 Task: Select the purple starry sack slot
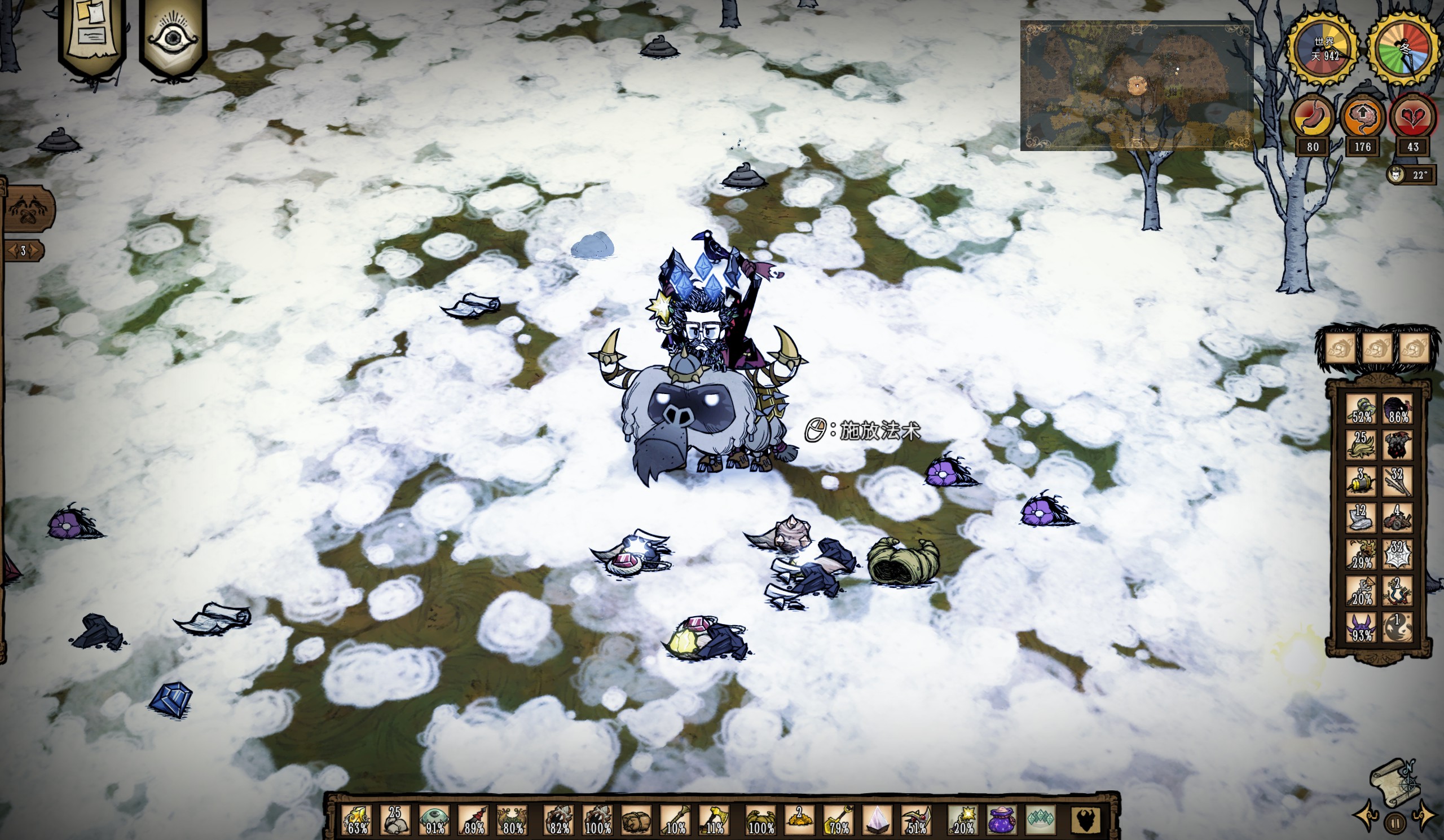coord(1001,820)
